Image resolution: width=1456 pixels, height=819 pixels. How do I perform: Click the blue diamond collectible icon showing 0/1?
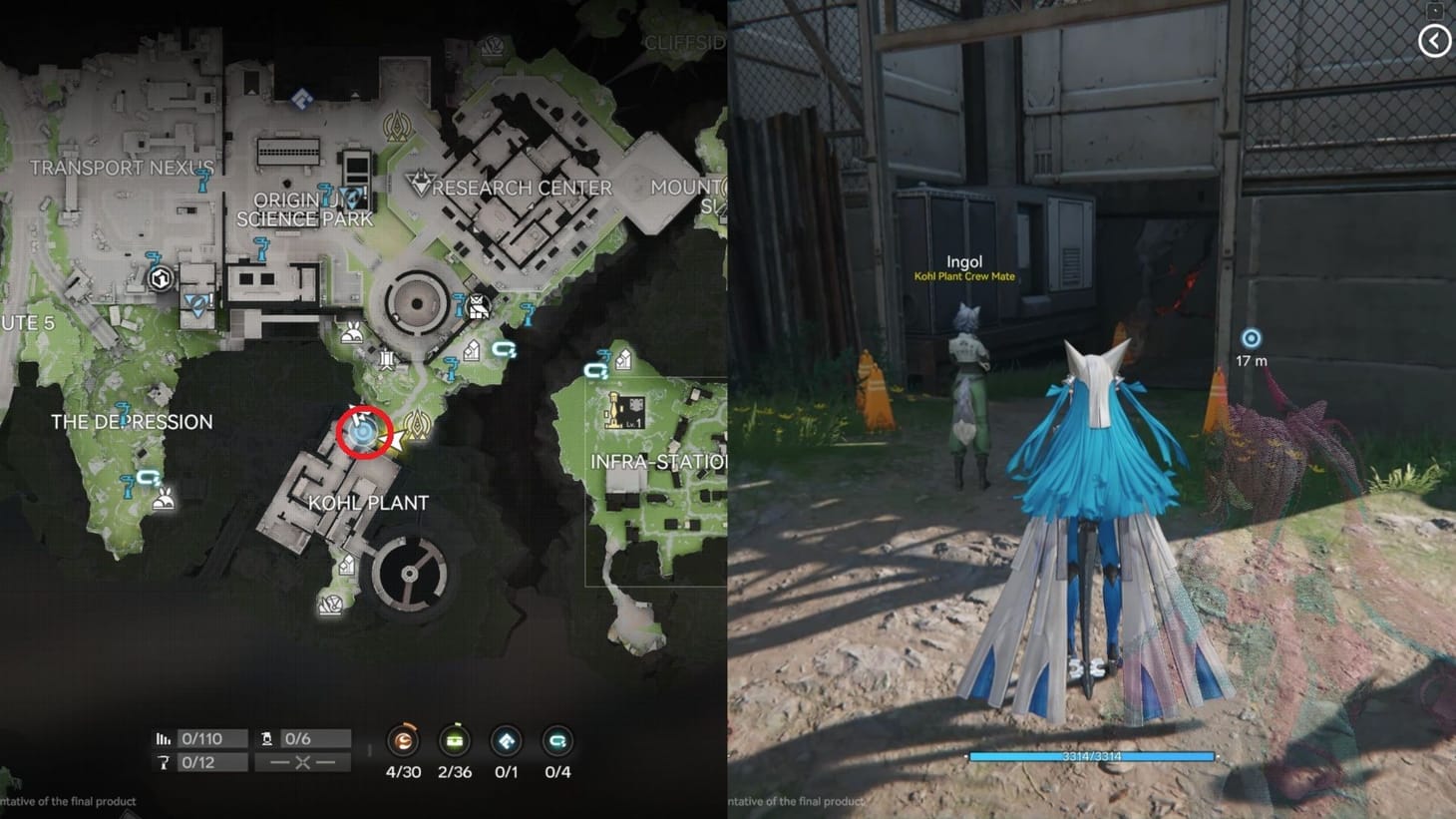coord(506,742)
